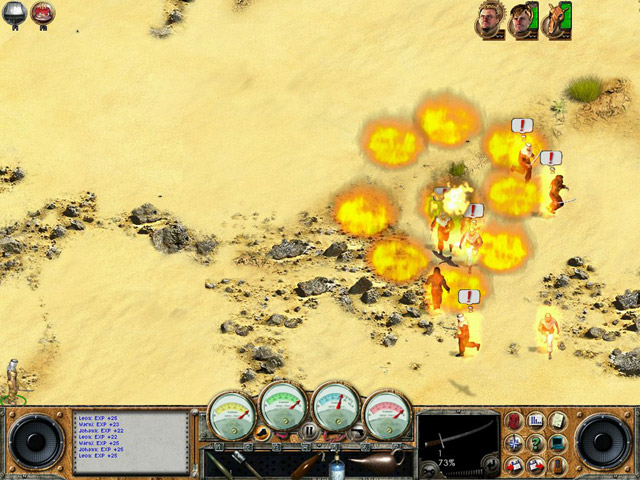The image size is (640, 480).
Task: Select the horse companion portrait
Action: coord(556,19)
